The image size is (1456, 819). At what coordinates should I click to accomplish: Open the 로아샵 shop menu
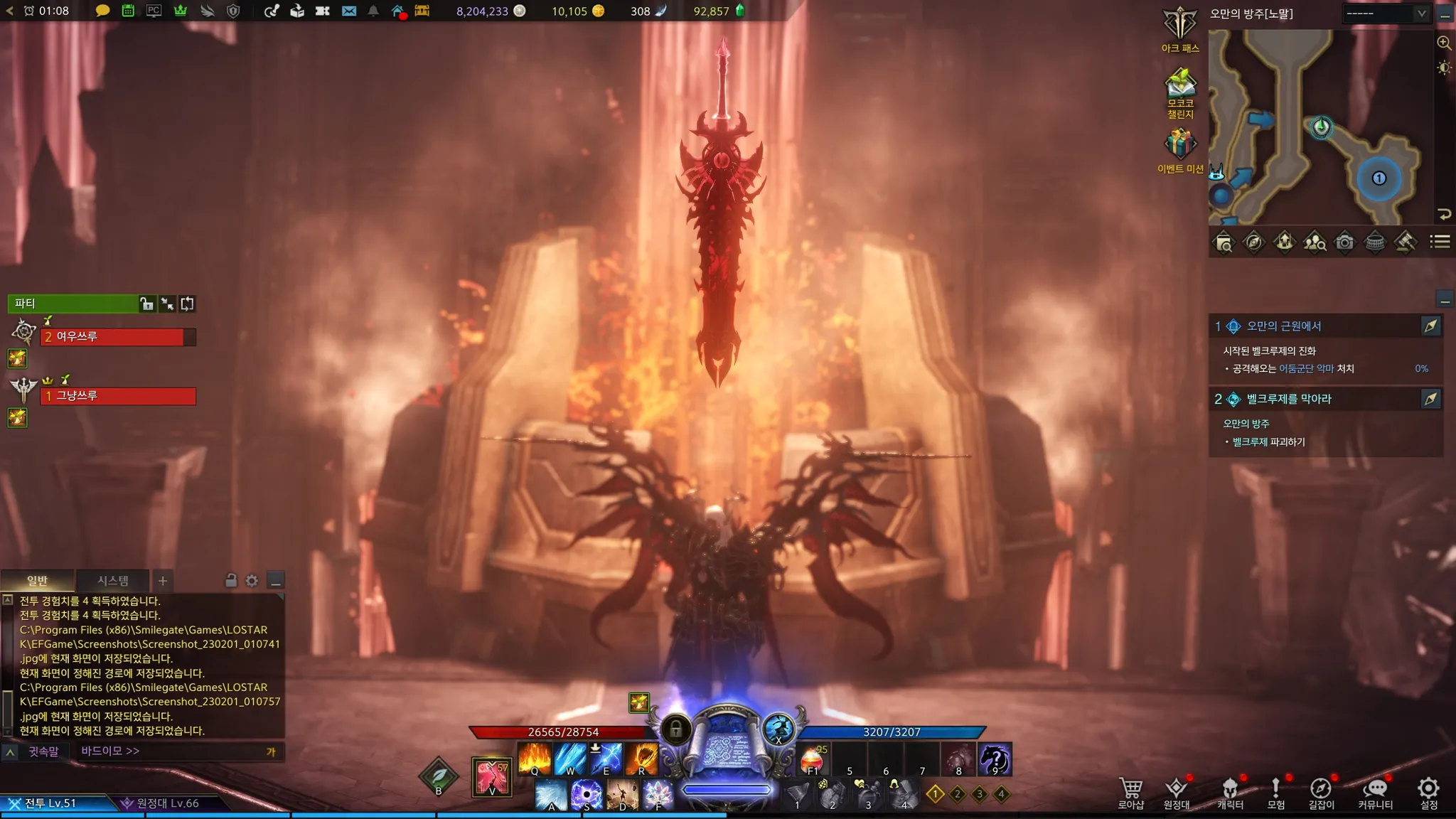[1130, 792]
